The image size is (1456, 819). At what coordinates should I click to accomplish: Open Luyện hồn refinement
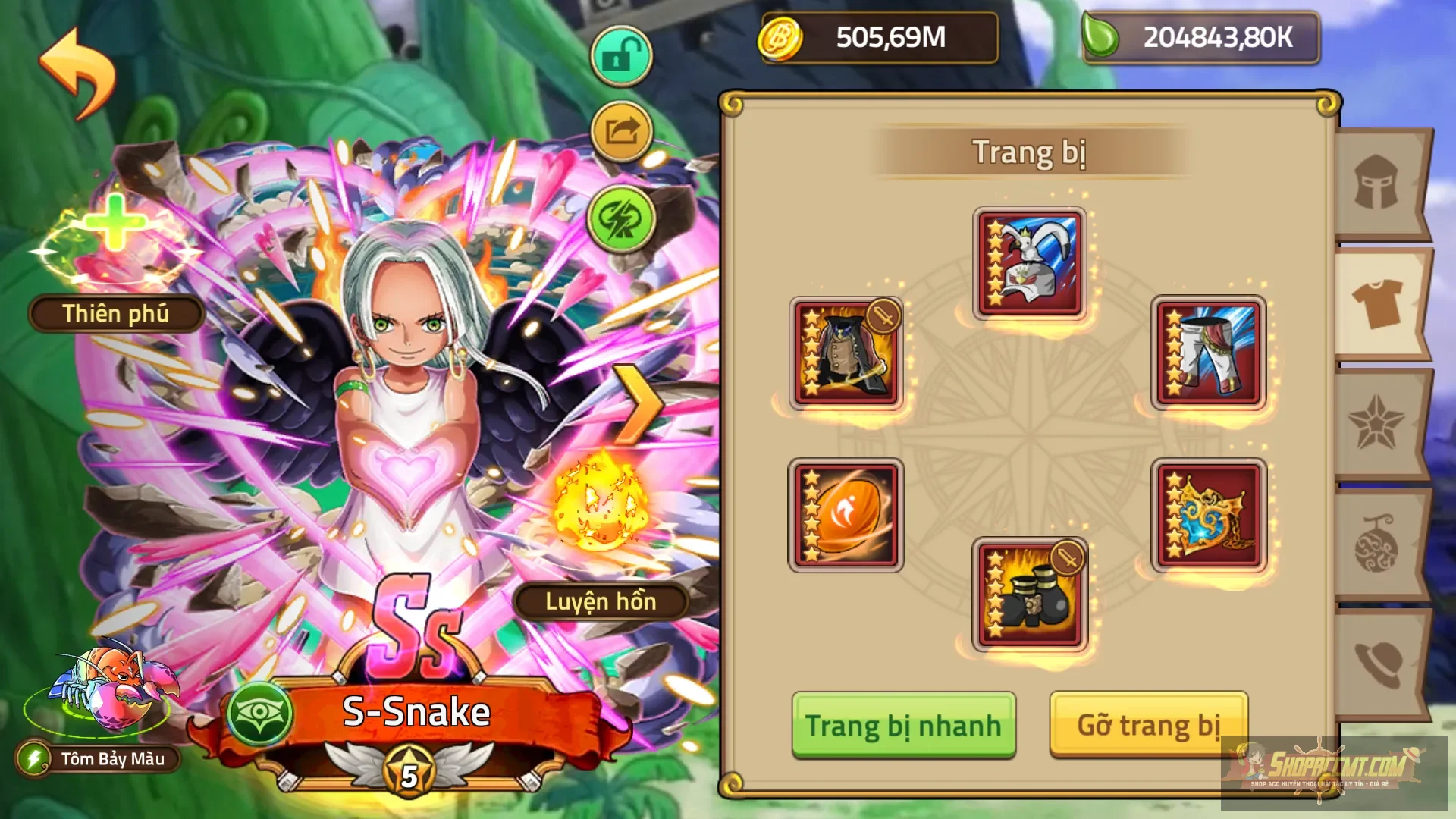[603, 603]
